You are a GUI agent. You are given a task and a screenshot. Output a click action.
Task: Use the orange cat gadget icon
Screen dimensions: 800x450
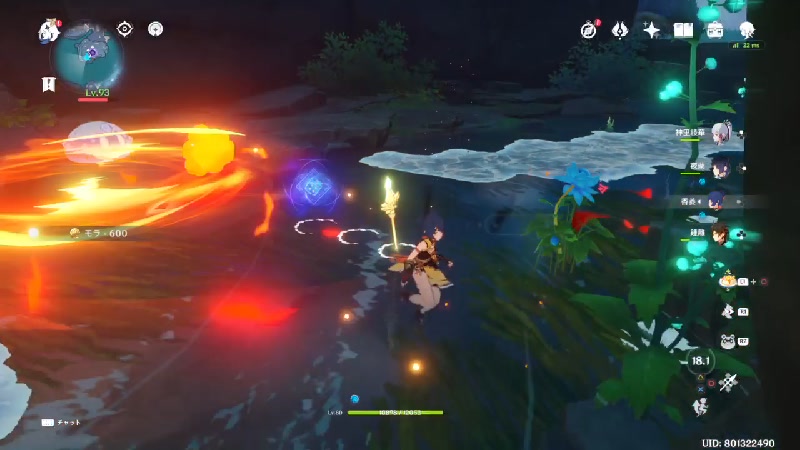tap(729, 282)
